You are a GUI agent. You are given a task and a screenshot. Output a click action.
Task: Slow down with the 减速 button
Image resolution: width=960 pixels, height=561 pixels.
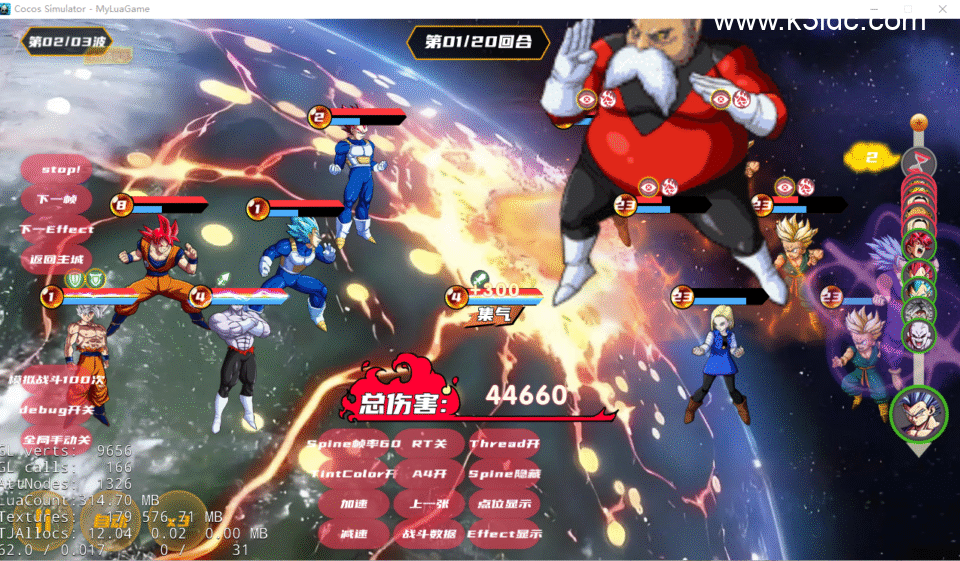[353, 534]
